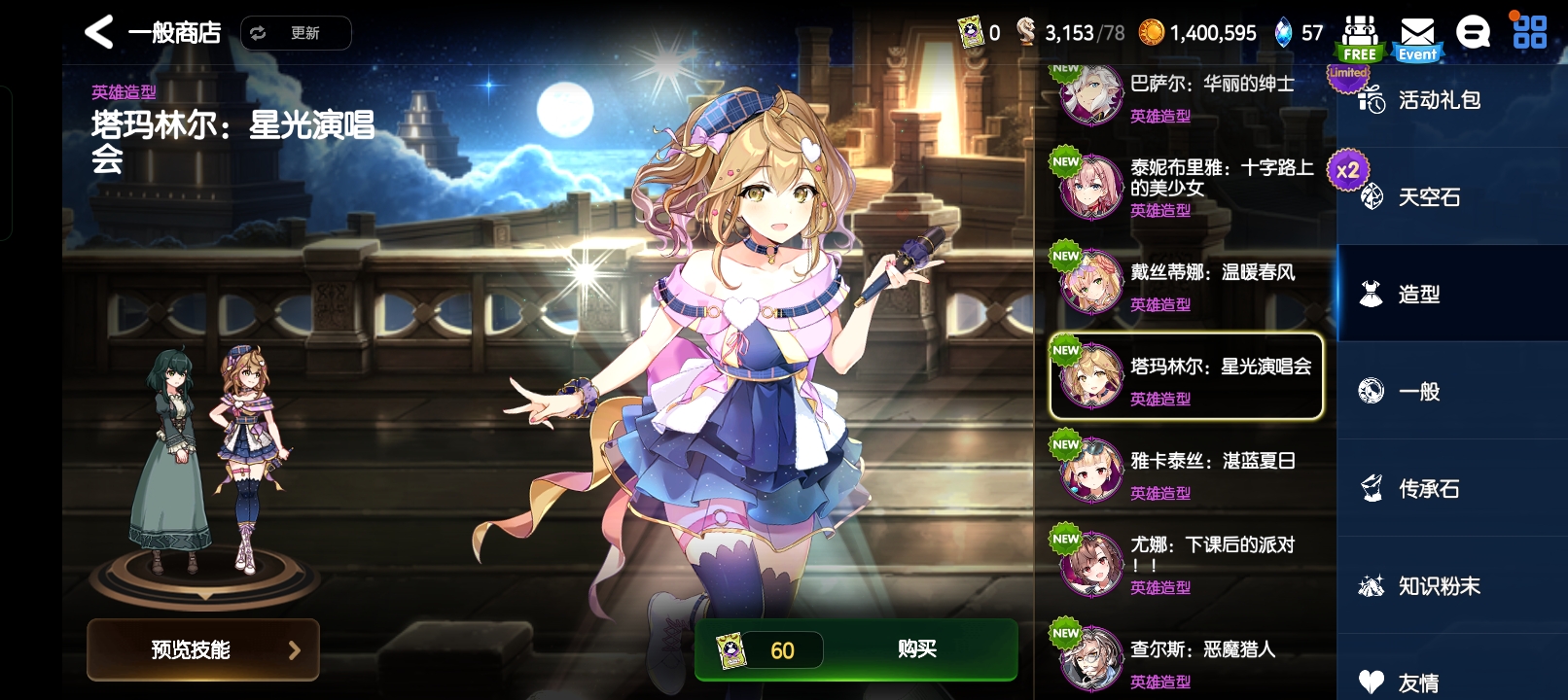Select 尤娜：下课后的派对 skin entry
The image size is (1568, 700).
coord(1187,565)
